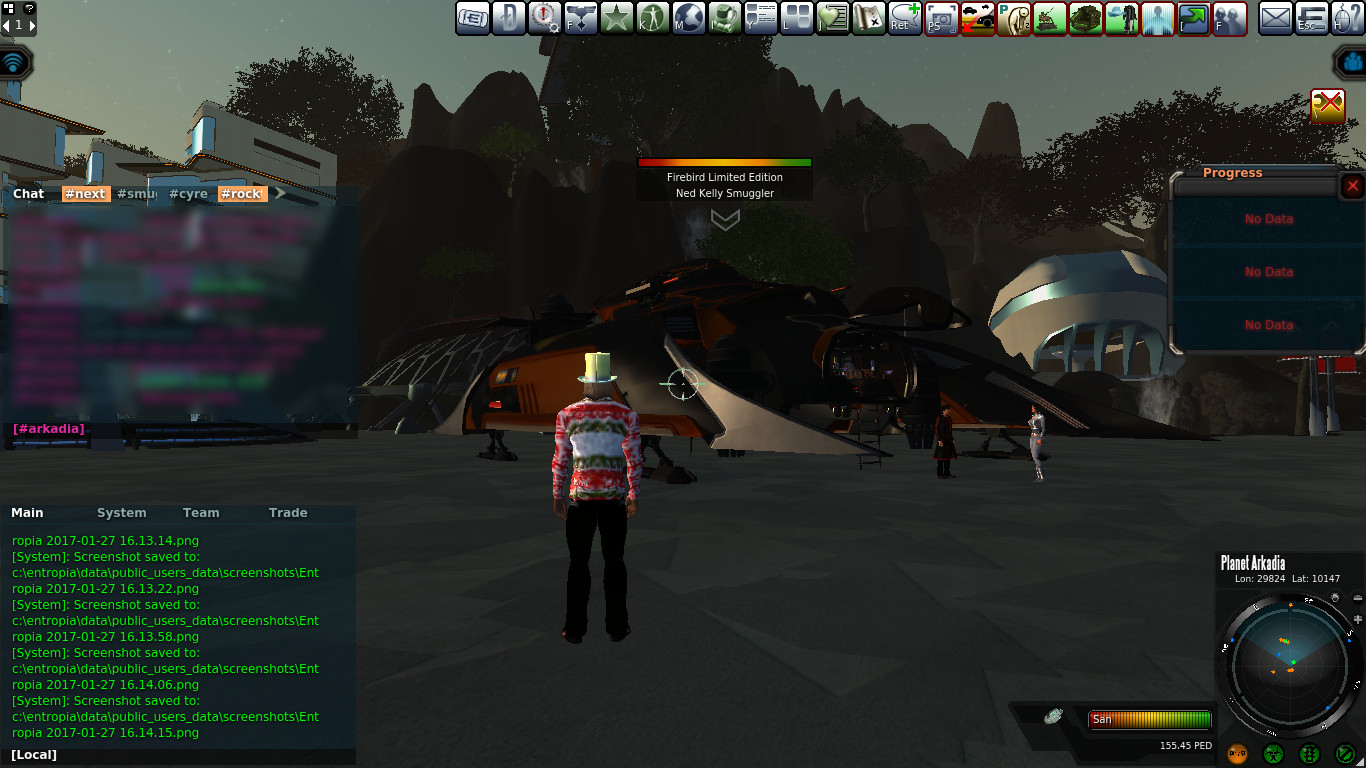Show the Trade message tab
The height and width of the screenshot is (768, 1366).
(288, 513)
